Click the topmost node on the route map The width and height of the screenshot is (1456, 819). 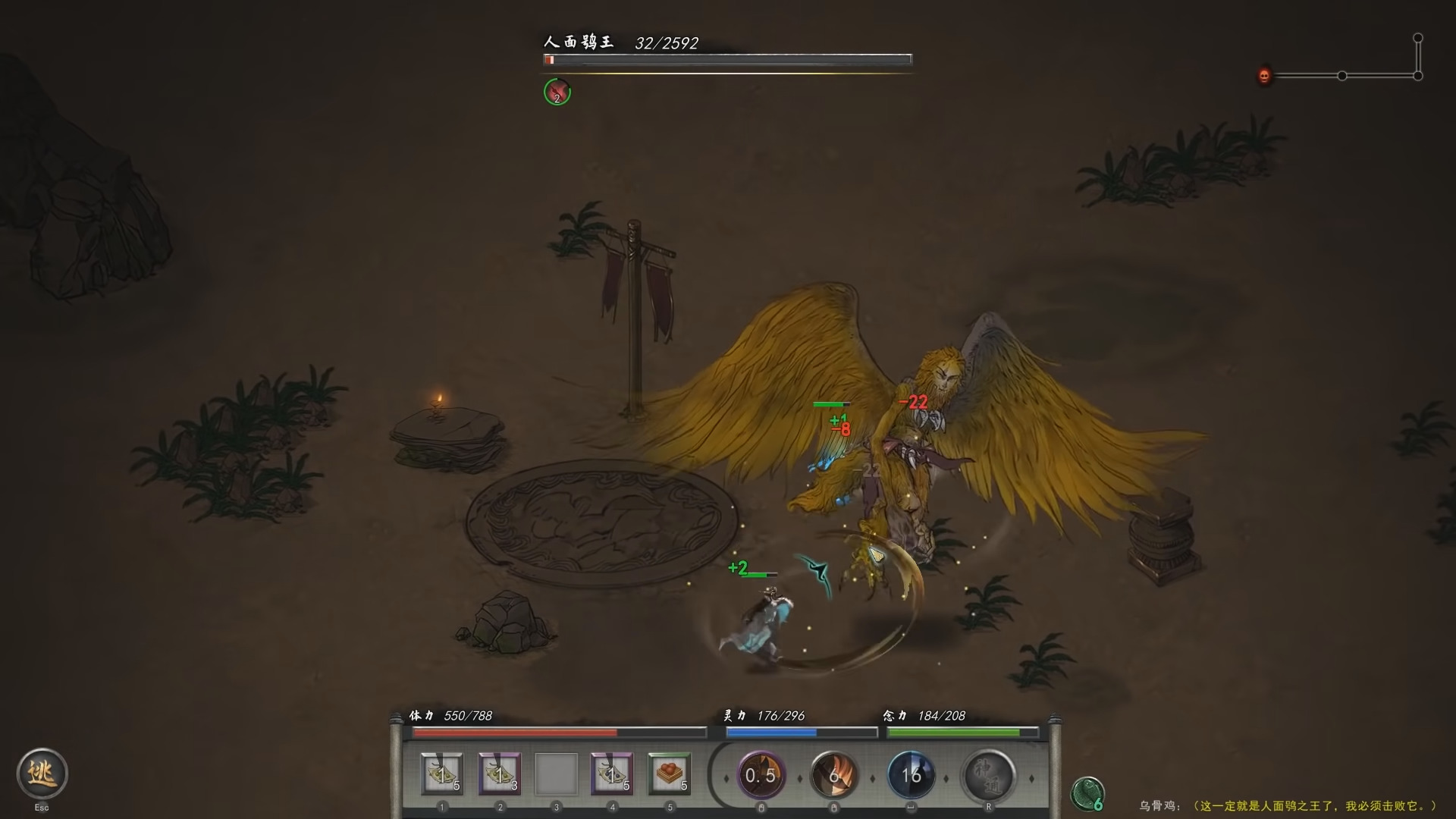point(1417,36)
